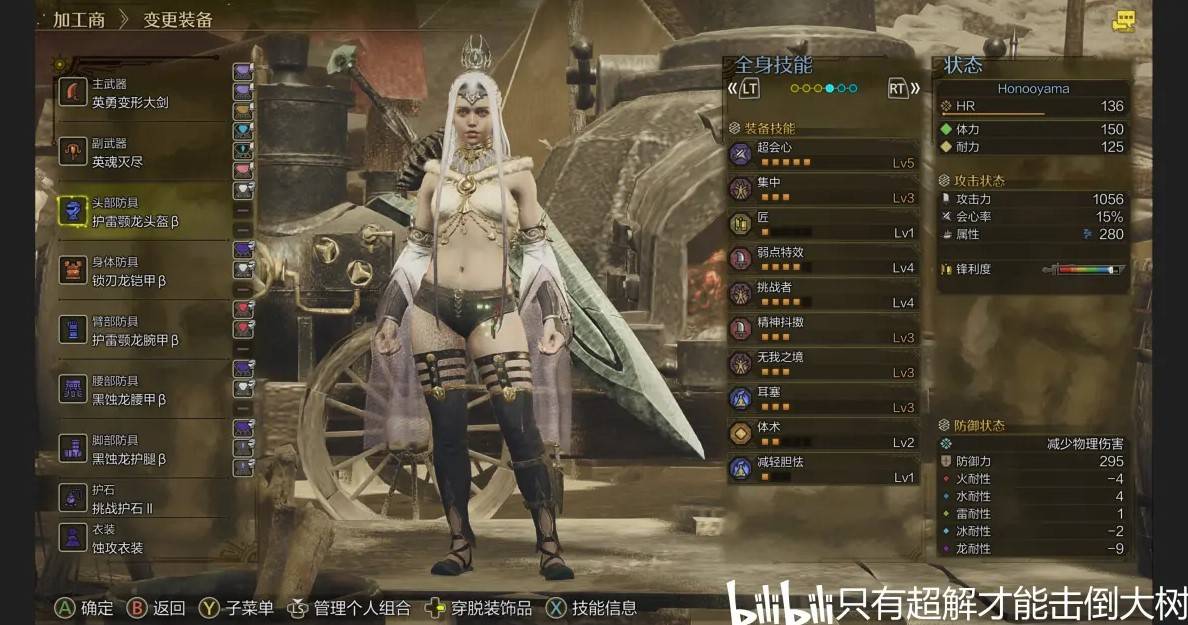
Task: Choose the 集中 skill entry
Action: coord(822,189)
